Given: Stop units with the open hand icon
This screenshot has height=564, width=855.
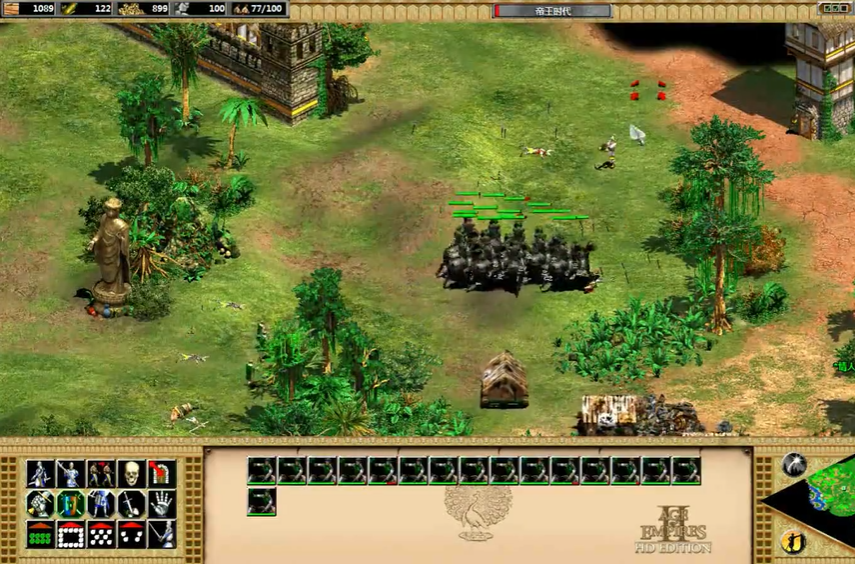Looking at the screenshot, I should pyautogui.click(x=162, y=504).
